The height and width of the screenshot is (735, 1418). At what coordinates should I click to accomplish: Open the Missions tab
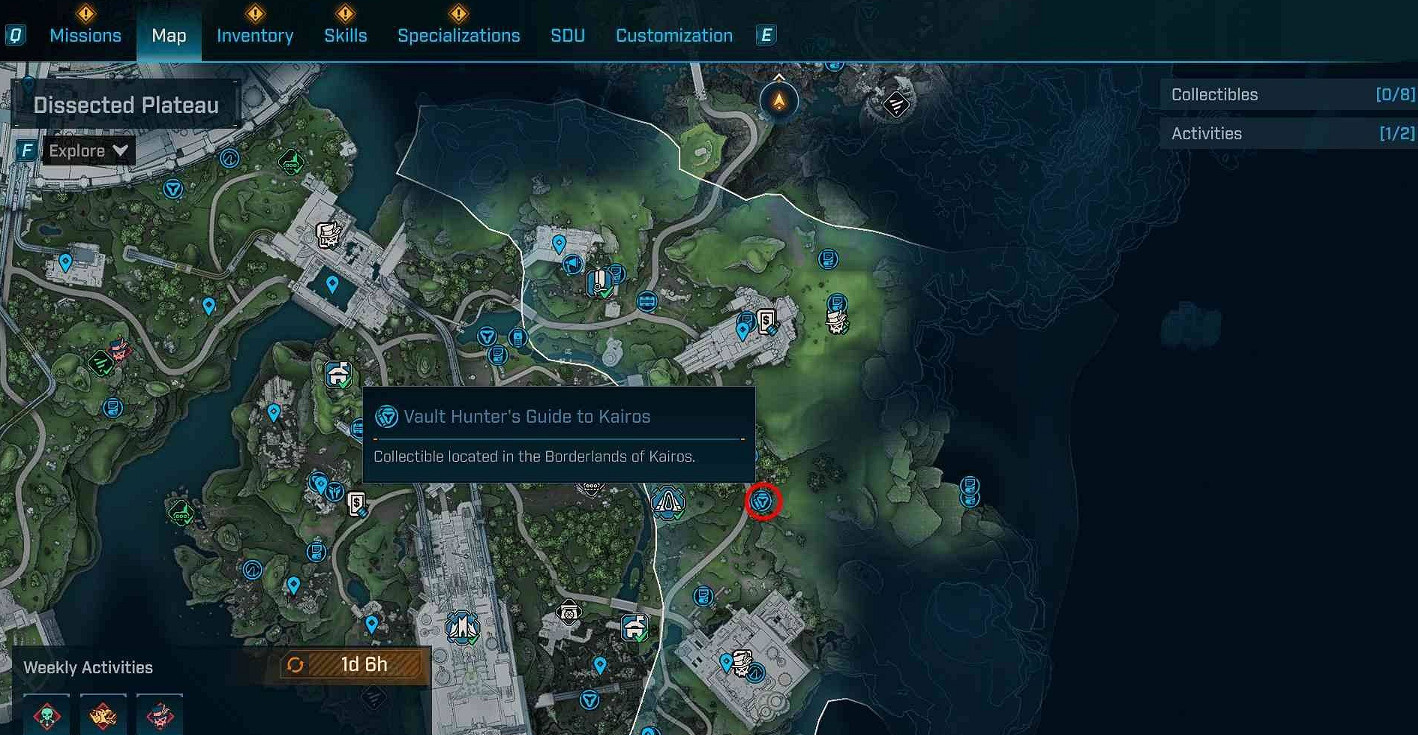coord(86,35)
